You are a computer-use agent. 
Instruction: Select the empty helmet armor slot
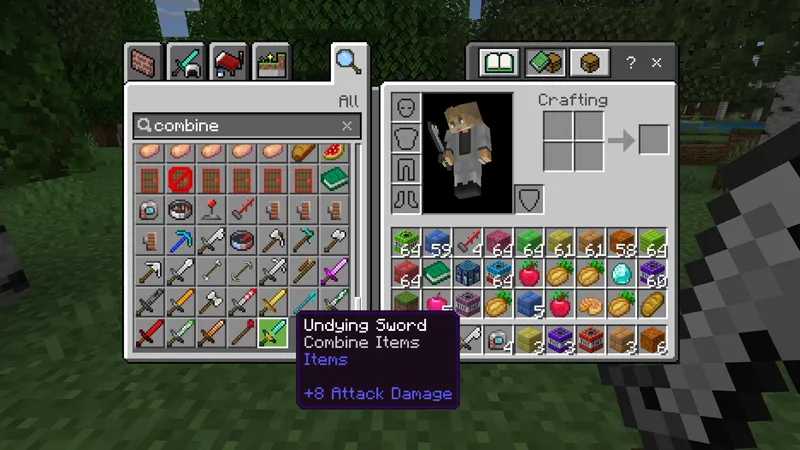coord(405,107)
